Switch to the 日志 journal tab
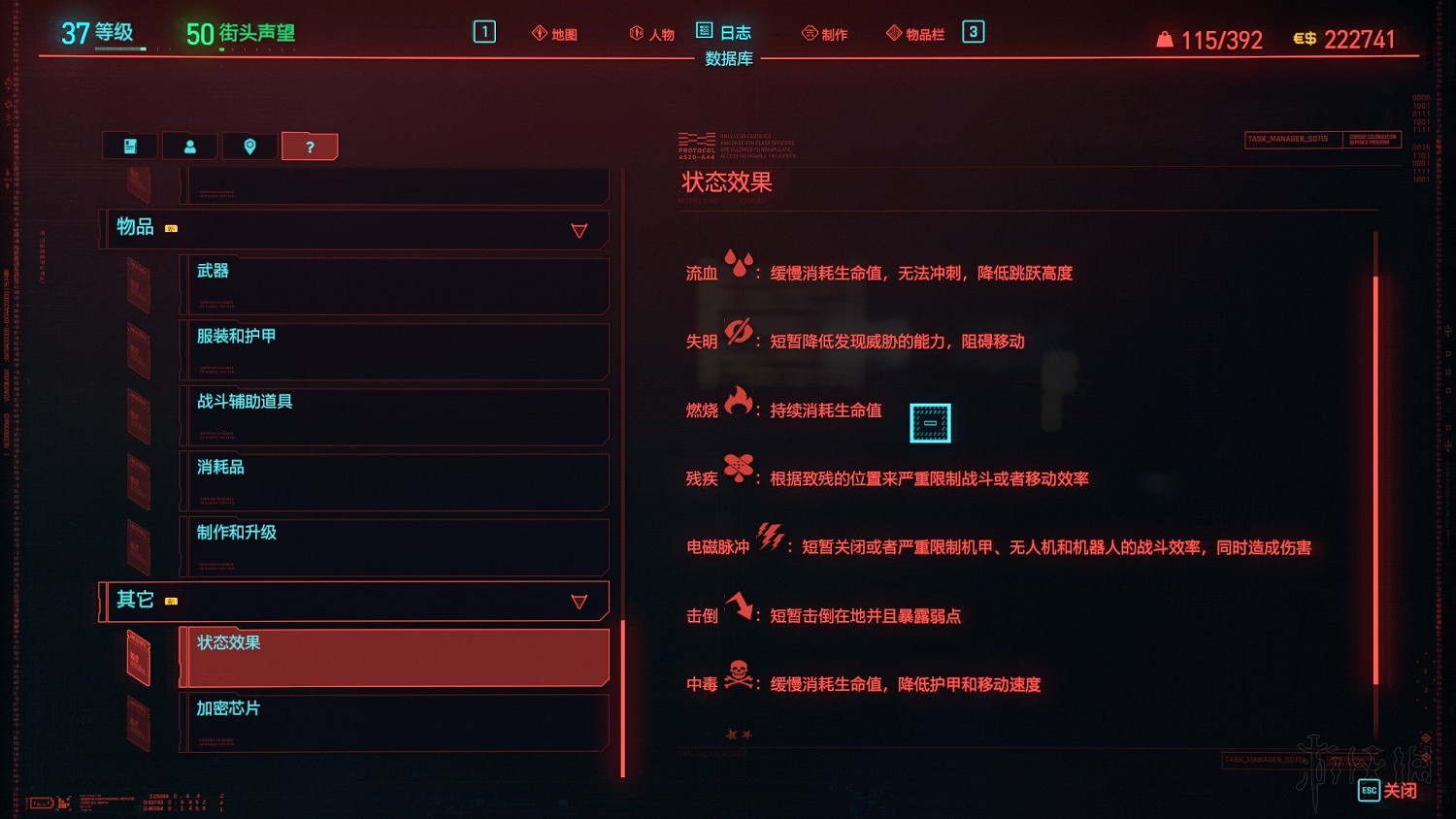Viewport: 1456px width, 819px height. [724, 32]
